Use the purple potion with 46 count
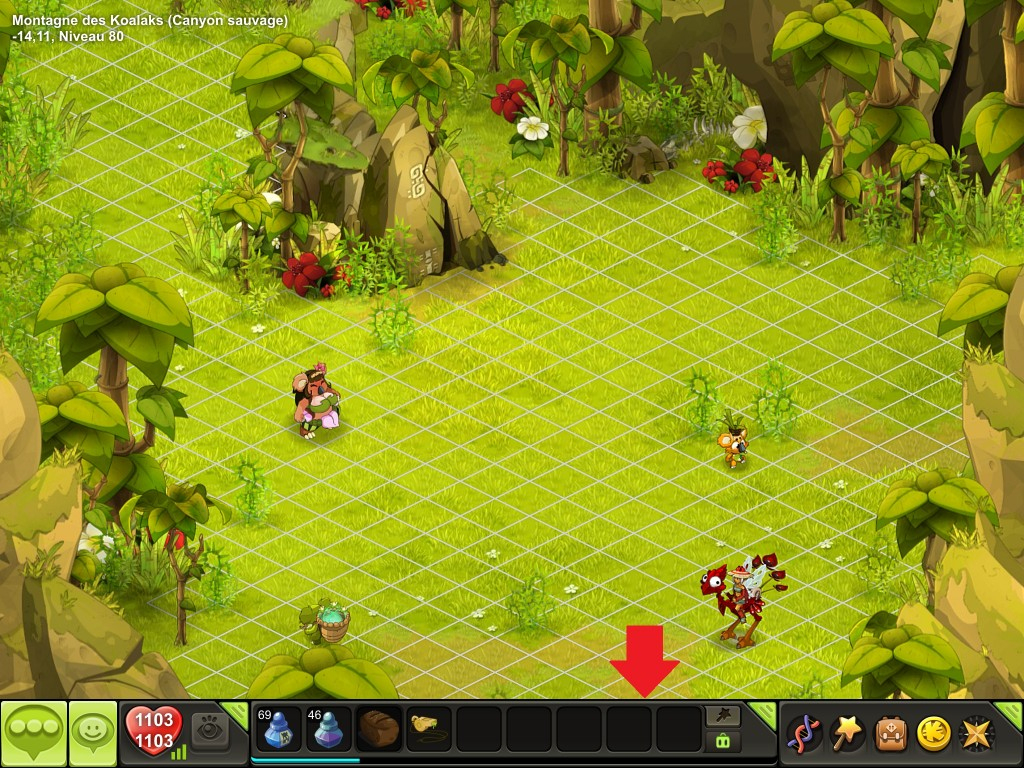1024x768 pixels. click(x=328, y=729)
